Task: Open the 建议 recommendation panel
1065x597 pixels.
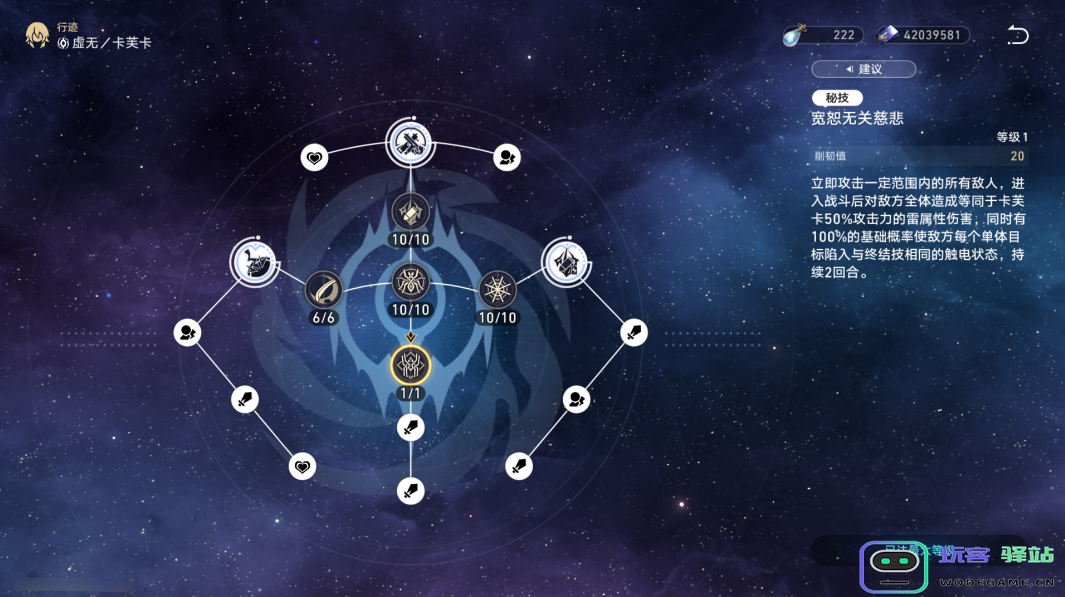Action: tap(864, 69)
